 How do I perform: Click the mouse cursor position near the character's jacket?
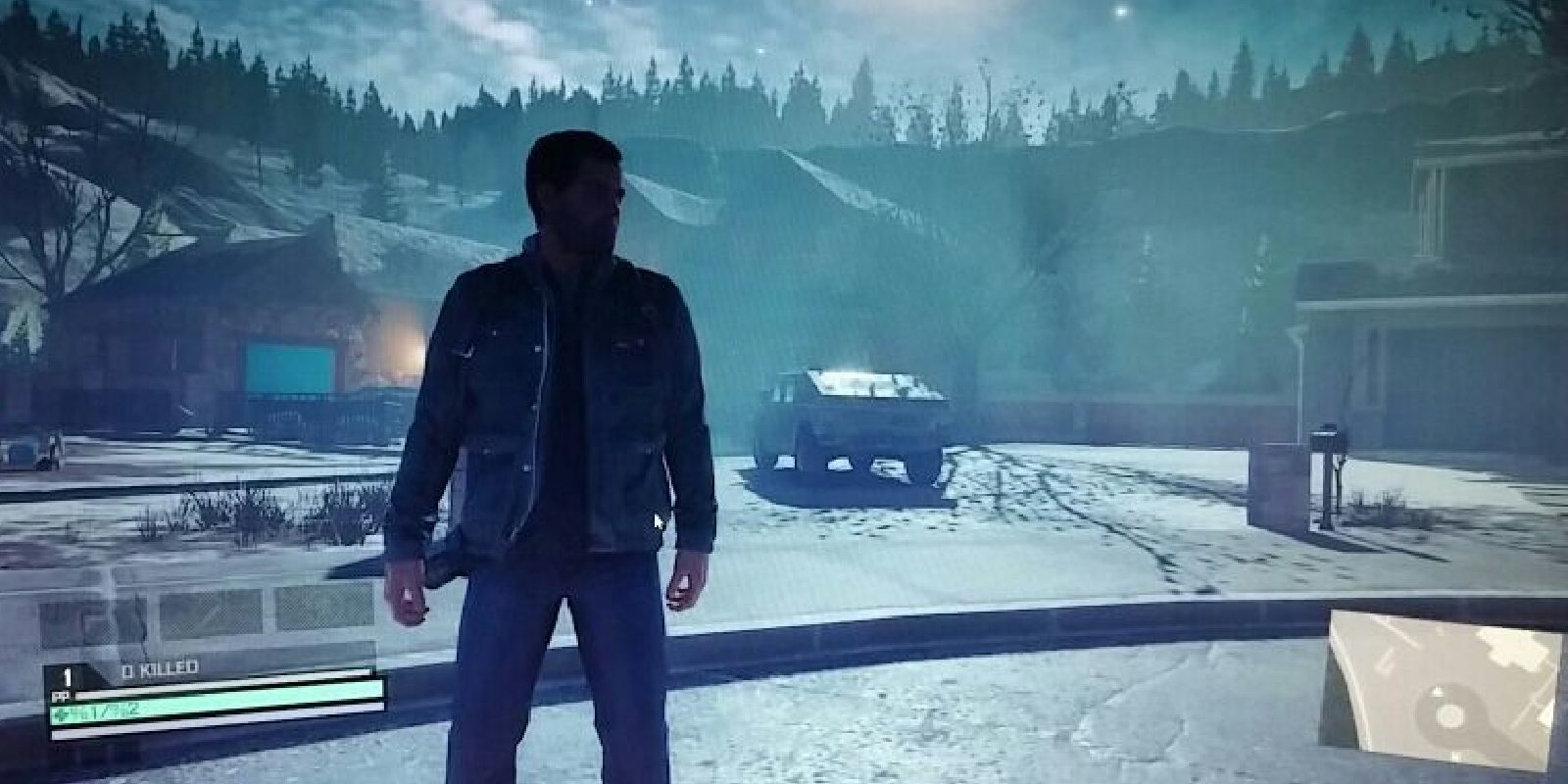pyautogui.click(x=655, y=521)
